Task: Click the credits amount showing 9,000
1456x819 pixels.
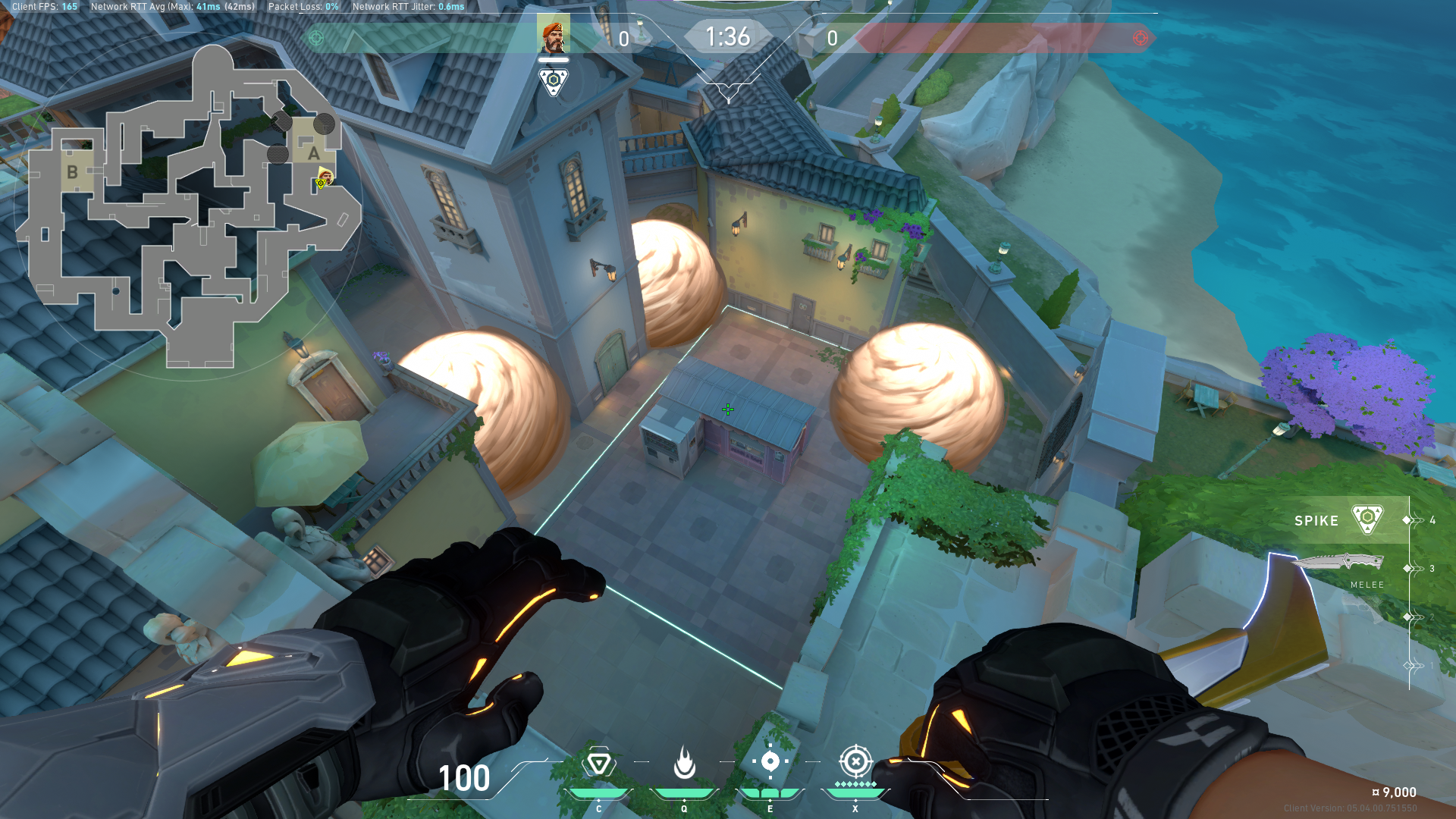Action: [x=1393, y=791]
